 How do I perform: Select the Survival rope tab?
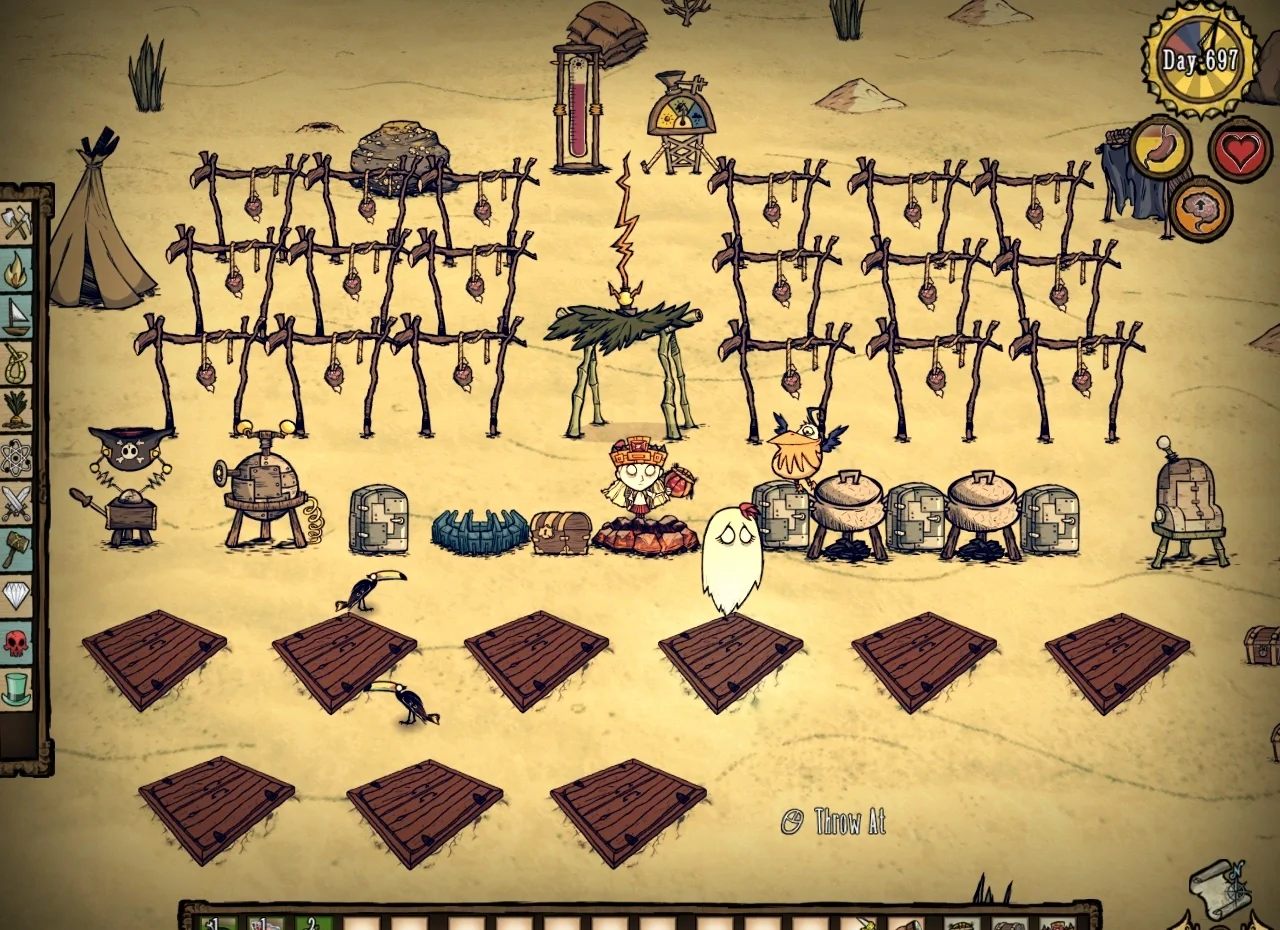(x=17, y=363)
